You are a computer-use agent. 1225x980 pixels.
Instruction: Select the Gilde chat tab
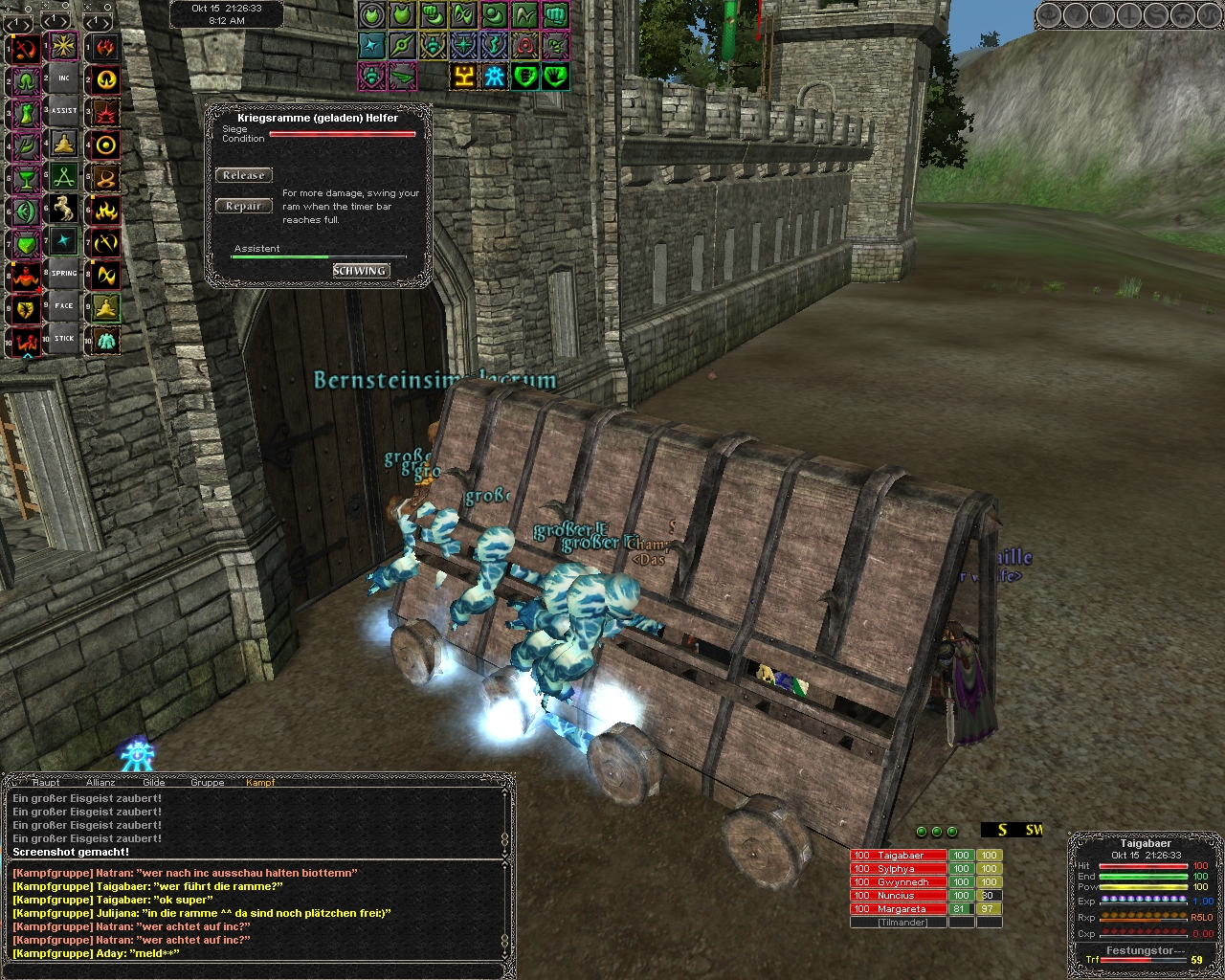(153, 783)
